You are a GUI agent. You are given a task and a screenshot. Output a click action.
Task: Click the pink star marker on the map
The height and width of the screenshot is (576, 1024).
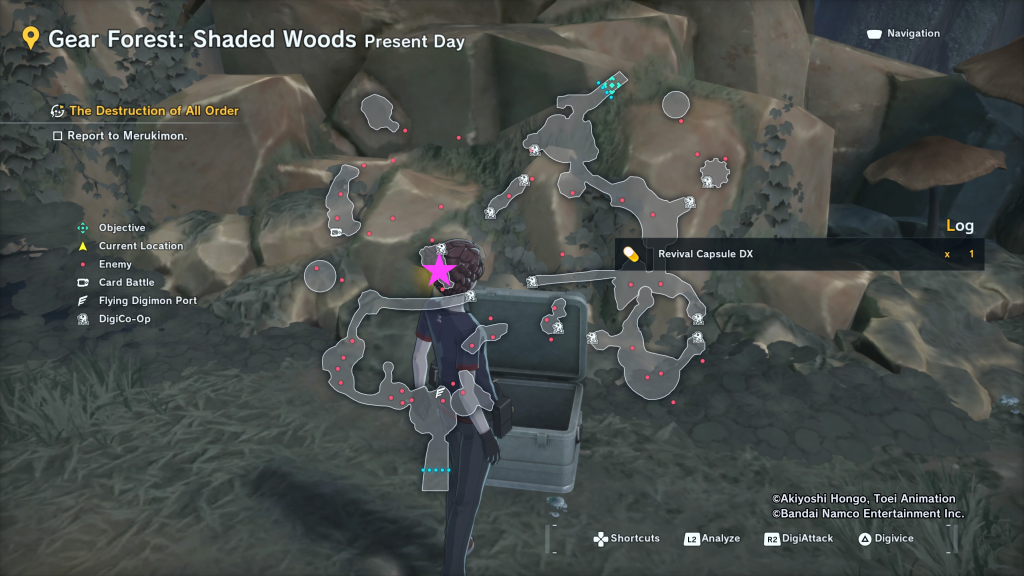[438, 270]
